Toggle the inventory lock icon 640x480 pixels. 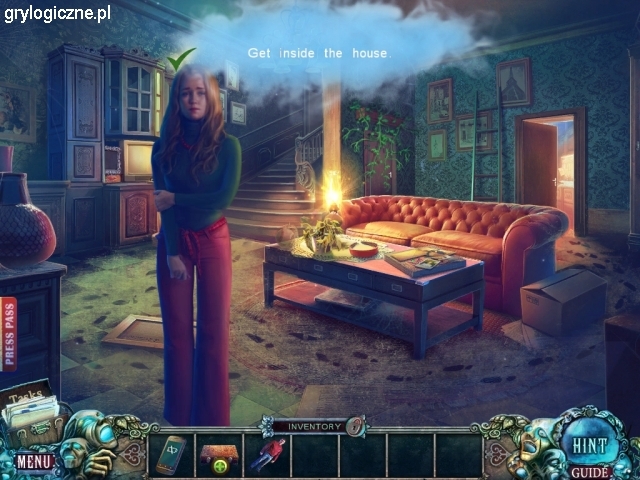pyautogui.click(x=354, y=425)
